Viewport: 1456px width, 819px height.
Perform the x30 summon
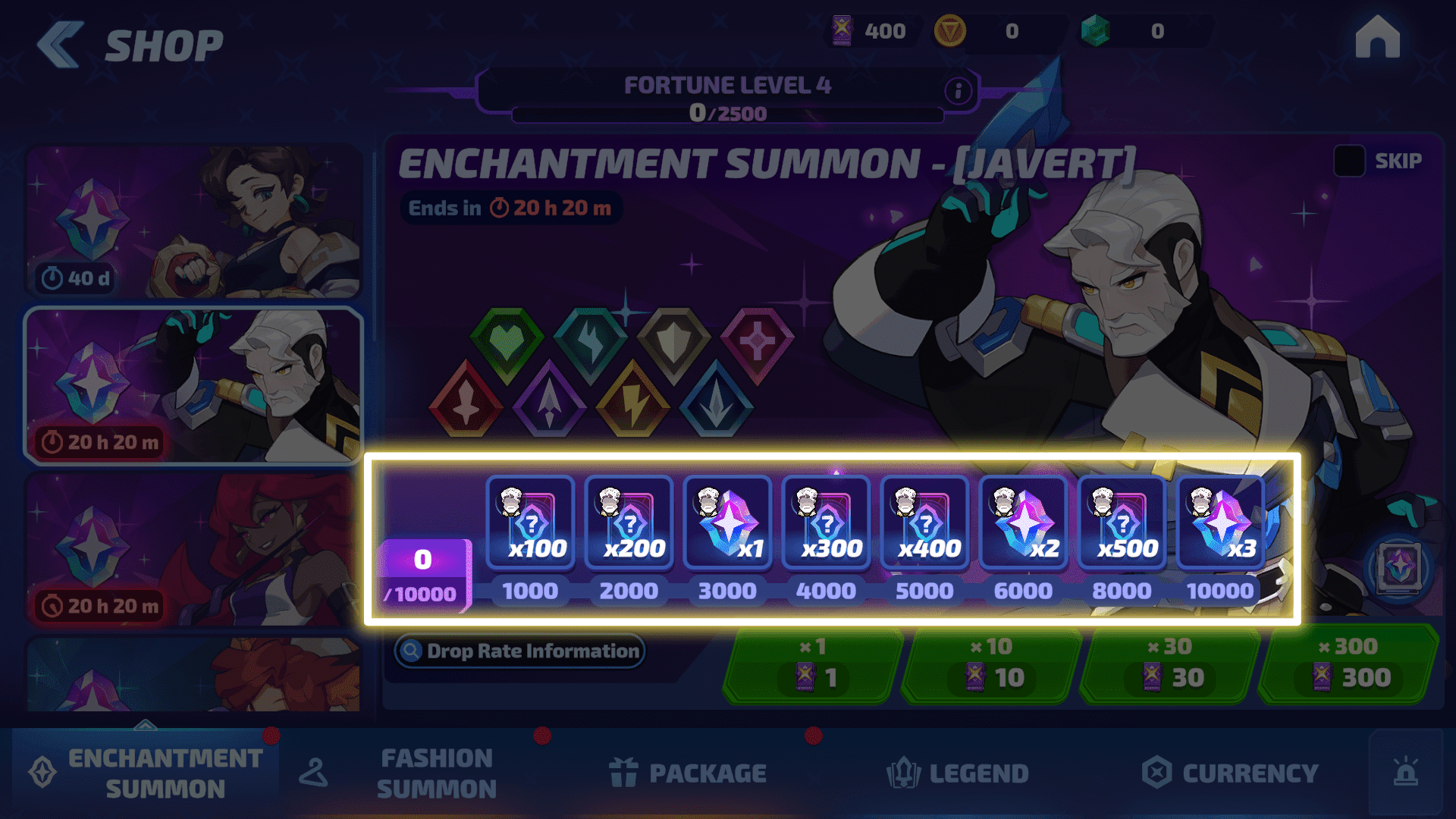coord(1170,665)
